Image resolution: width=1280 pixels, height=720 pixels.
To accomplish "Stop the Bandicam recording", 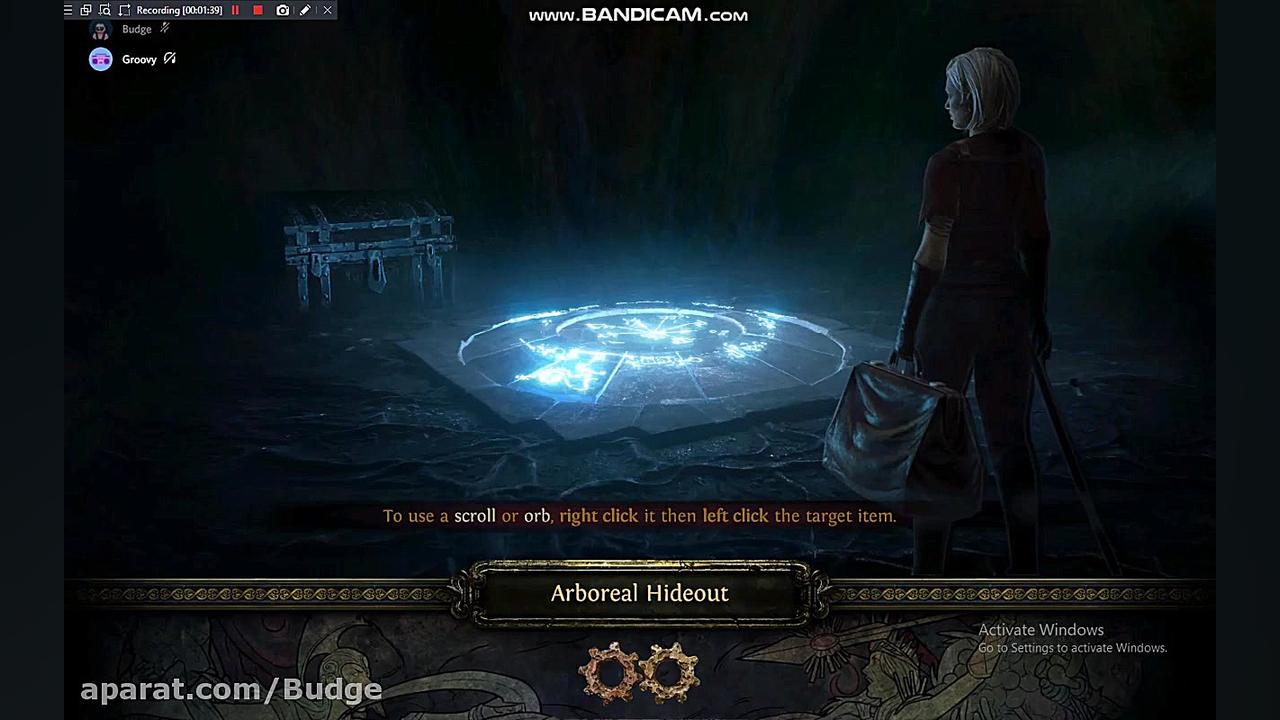I will point(258,10).
